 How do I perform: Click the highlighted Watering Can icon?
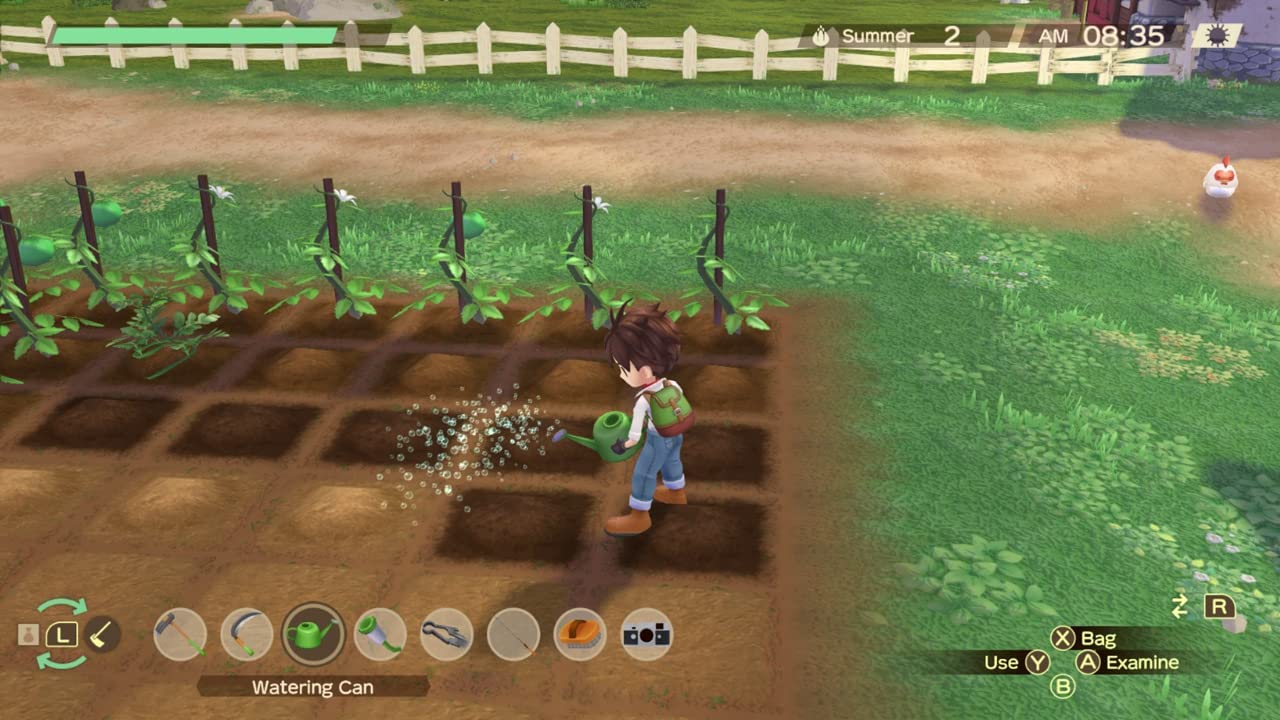point(314,634)
